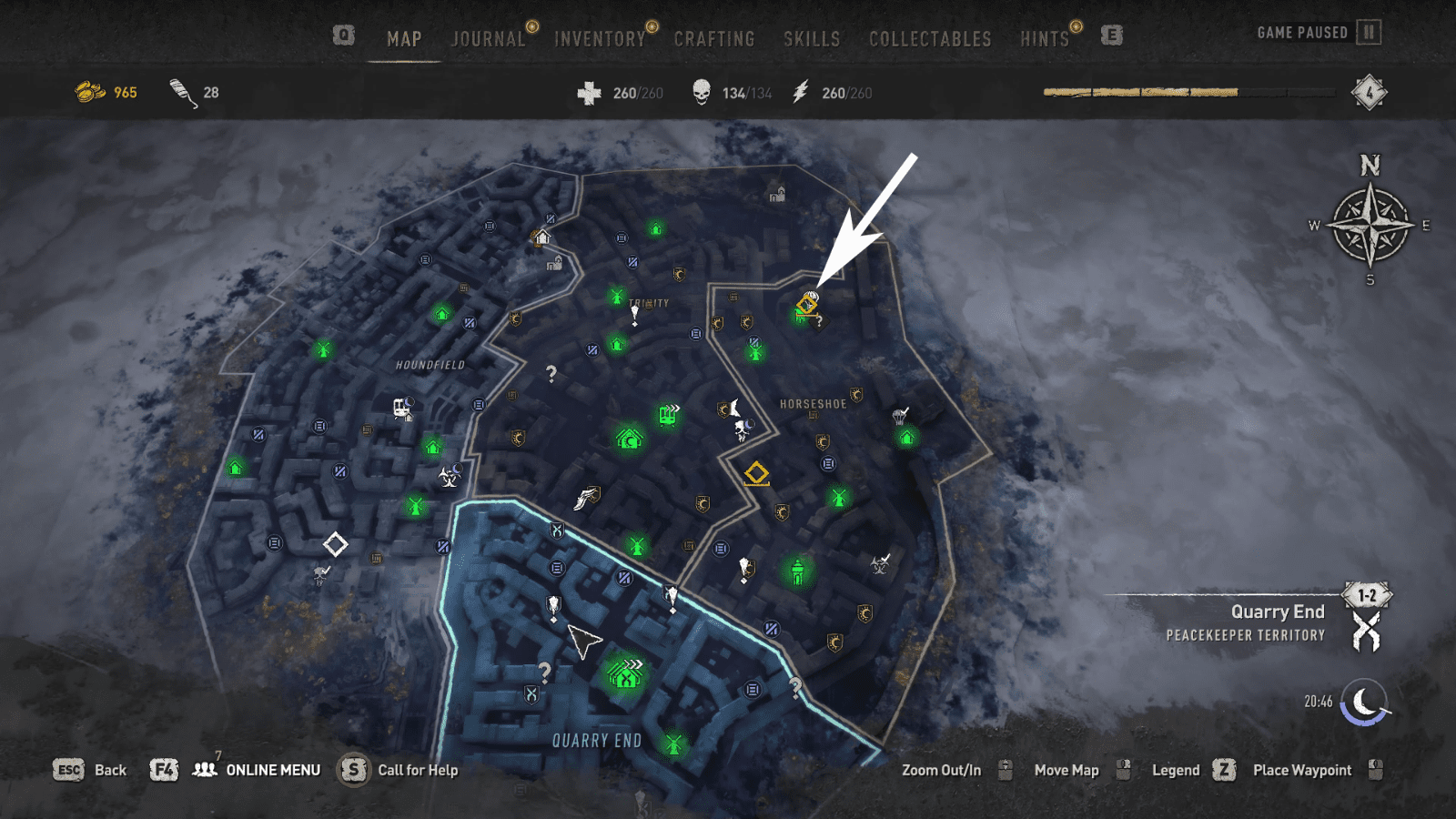The image size is (1456, 819).
Task: Click the question mark undiscovered location in Houndfield
Action: (551, 372)
